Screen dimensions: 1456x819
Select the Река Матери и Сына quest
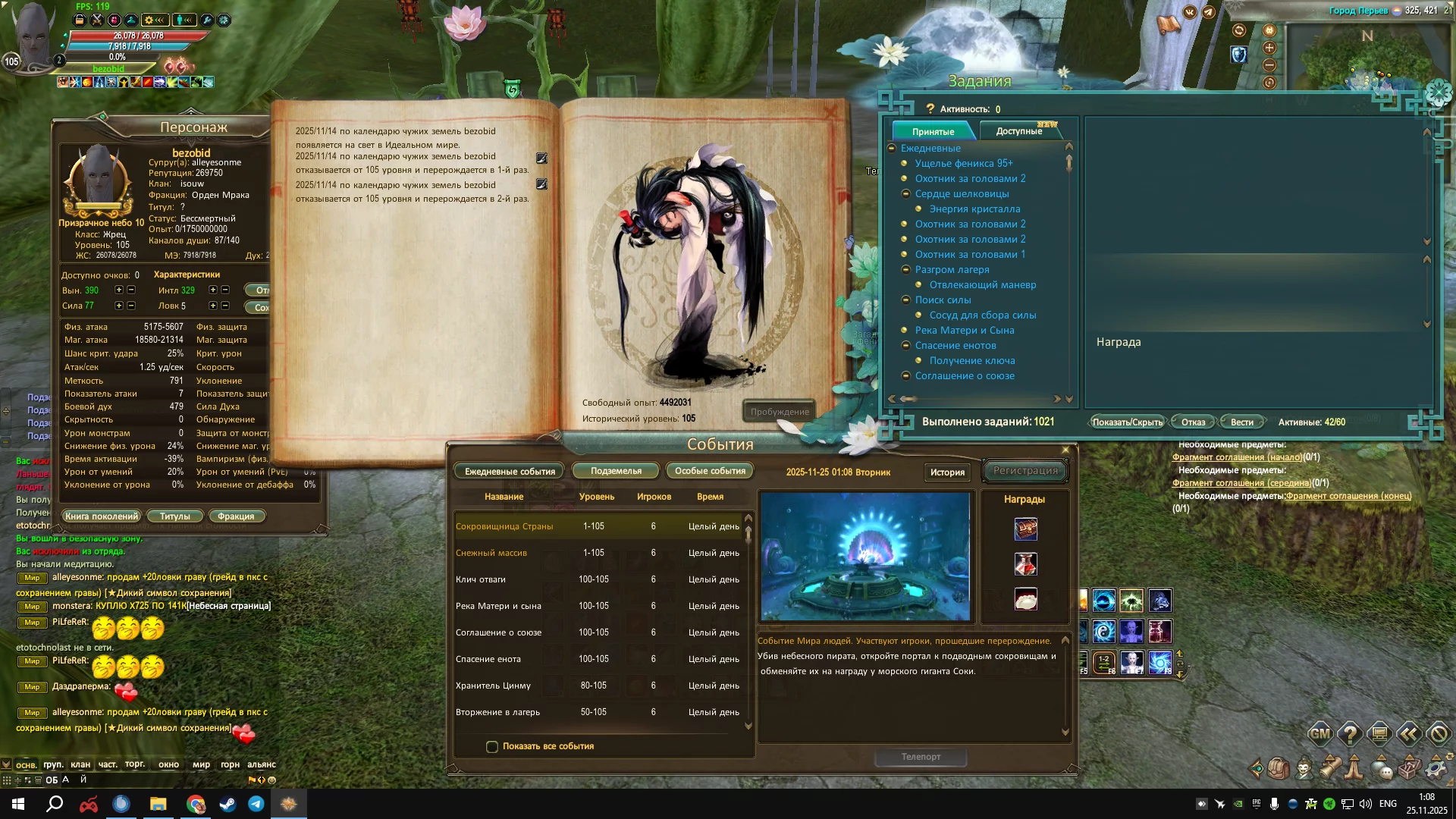pos(964,330)
